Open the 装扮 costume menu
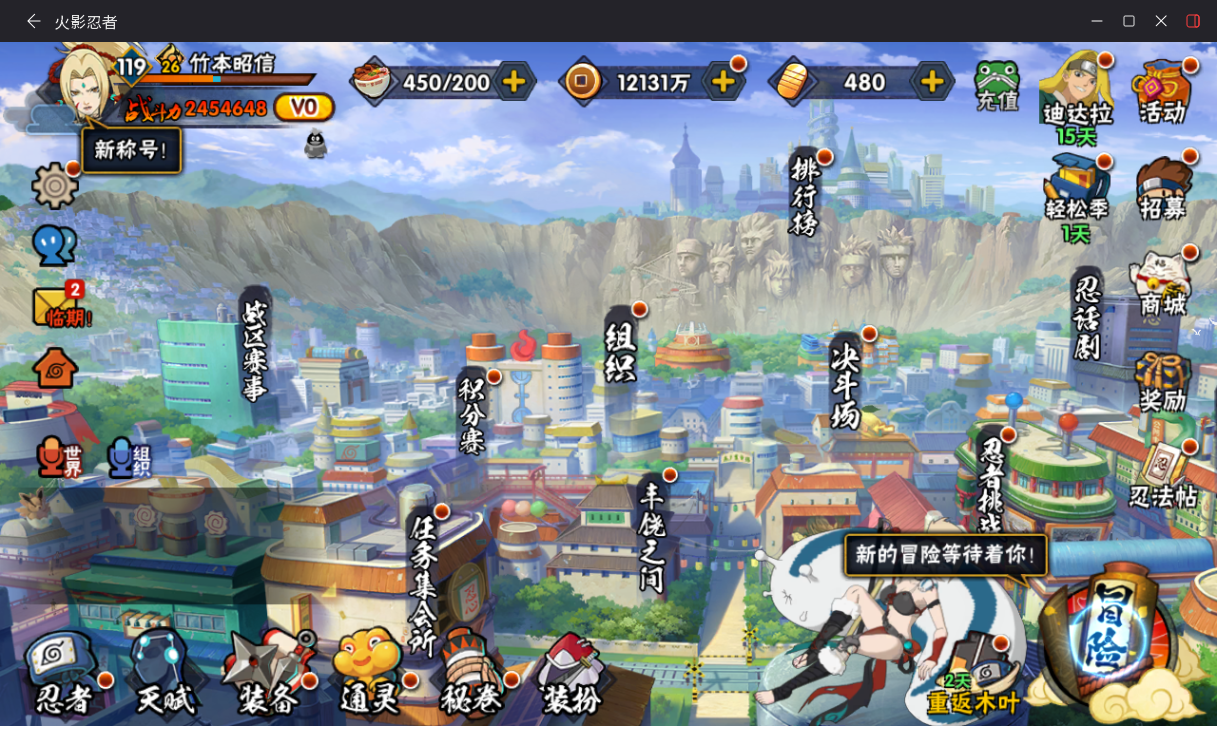 click(x=572, y=674)
